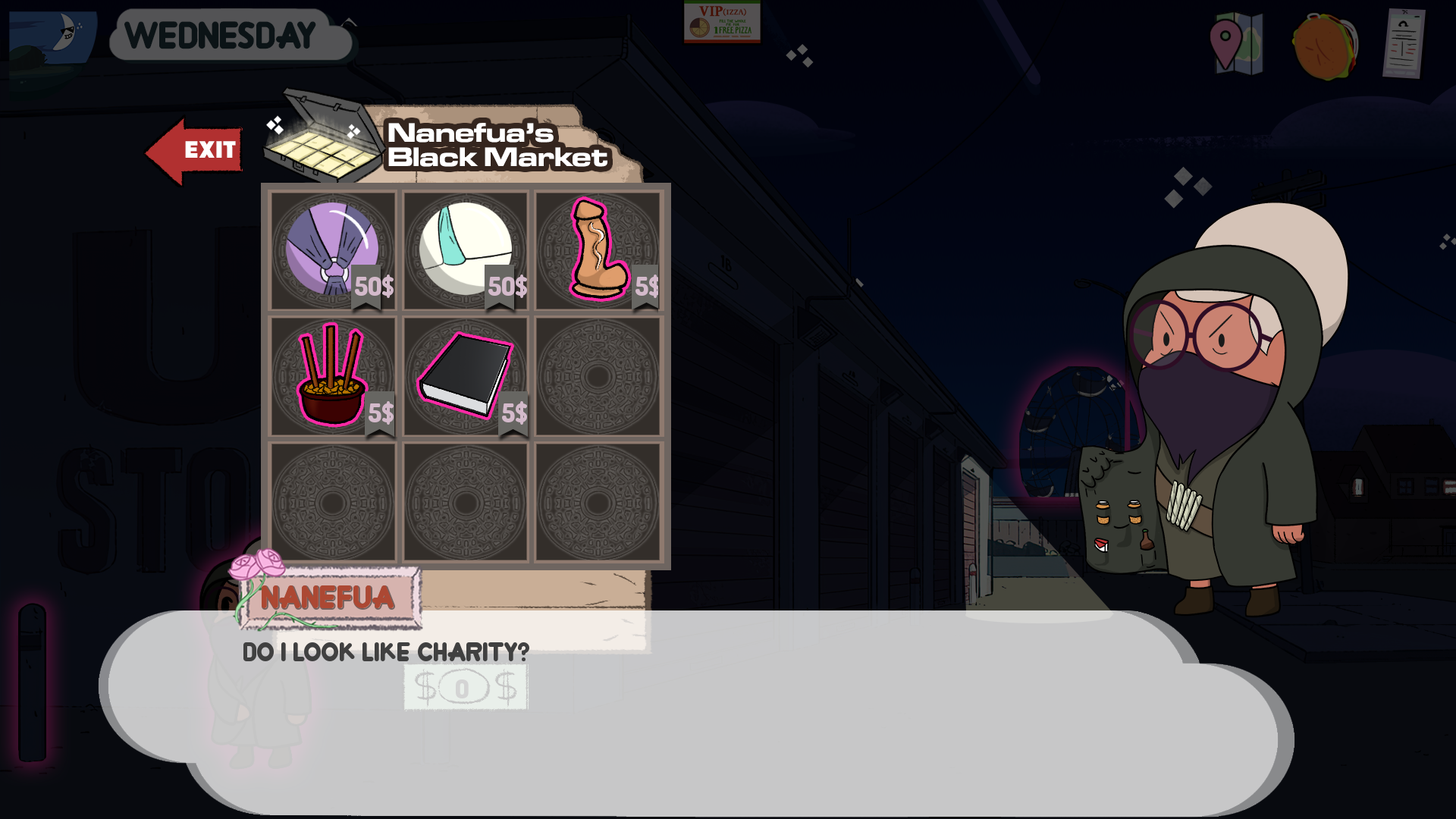Click the moon night-time icon

[x=53, y=34]
